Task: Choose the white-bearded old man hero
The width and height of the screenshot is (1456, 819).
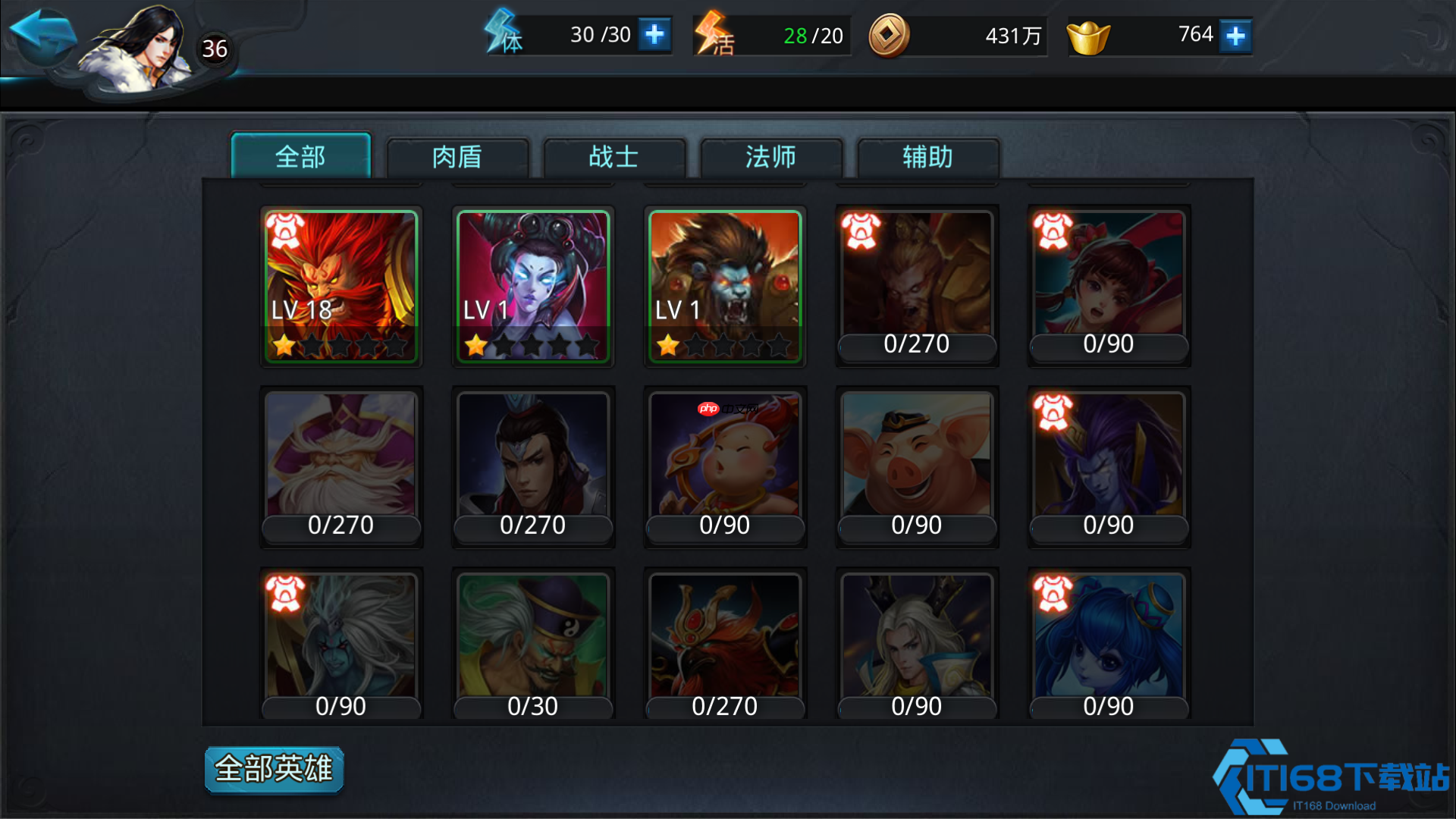Action: tap(341, 466)
